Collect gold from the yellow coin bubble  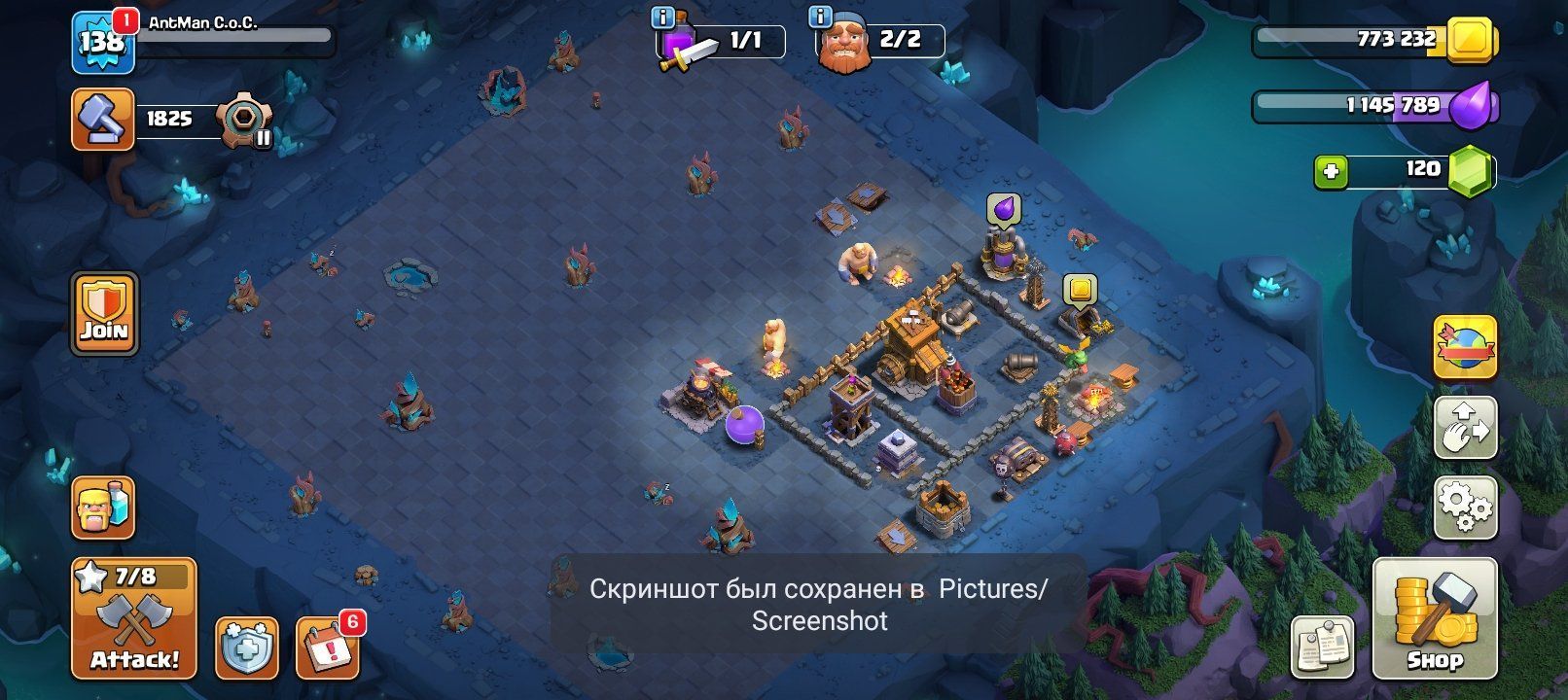click(1079, 289)
